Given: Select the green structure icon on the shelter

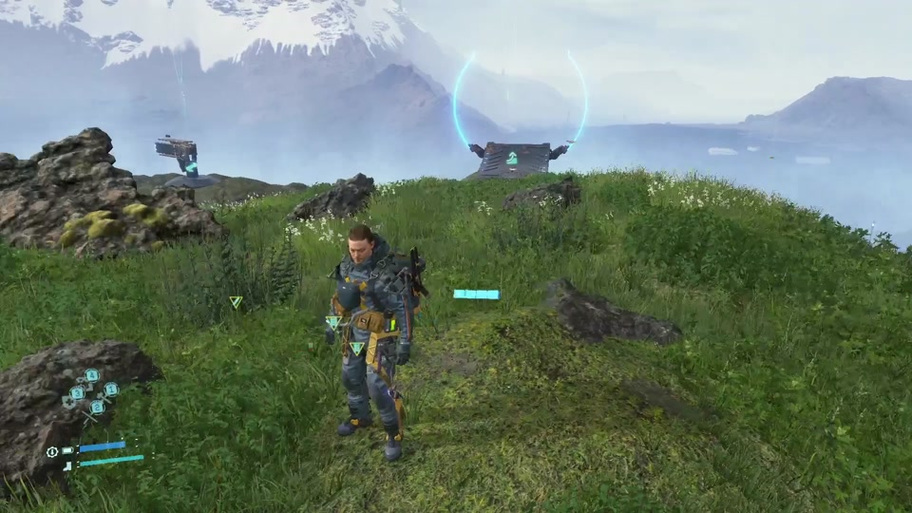Looking at the screenshot, I should pos(512,158).
